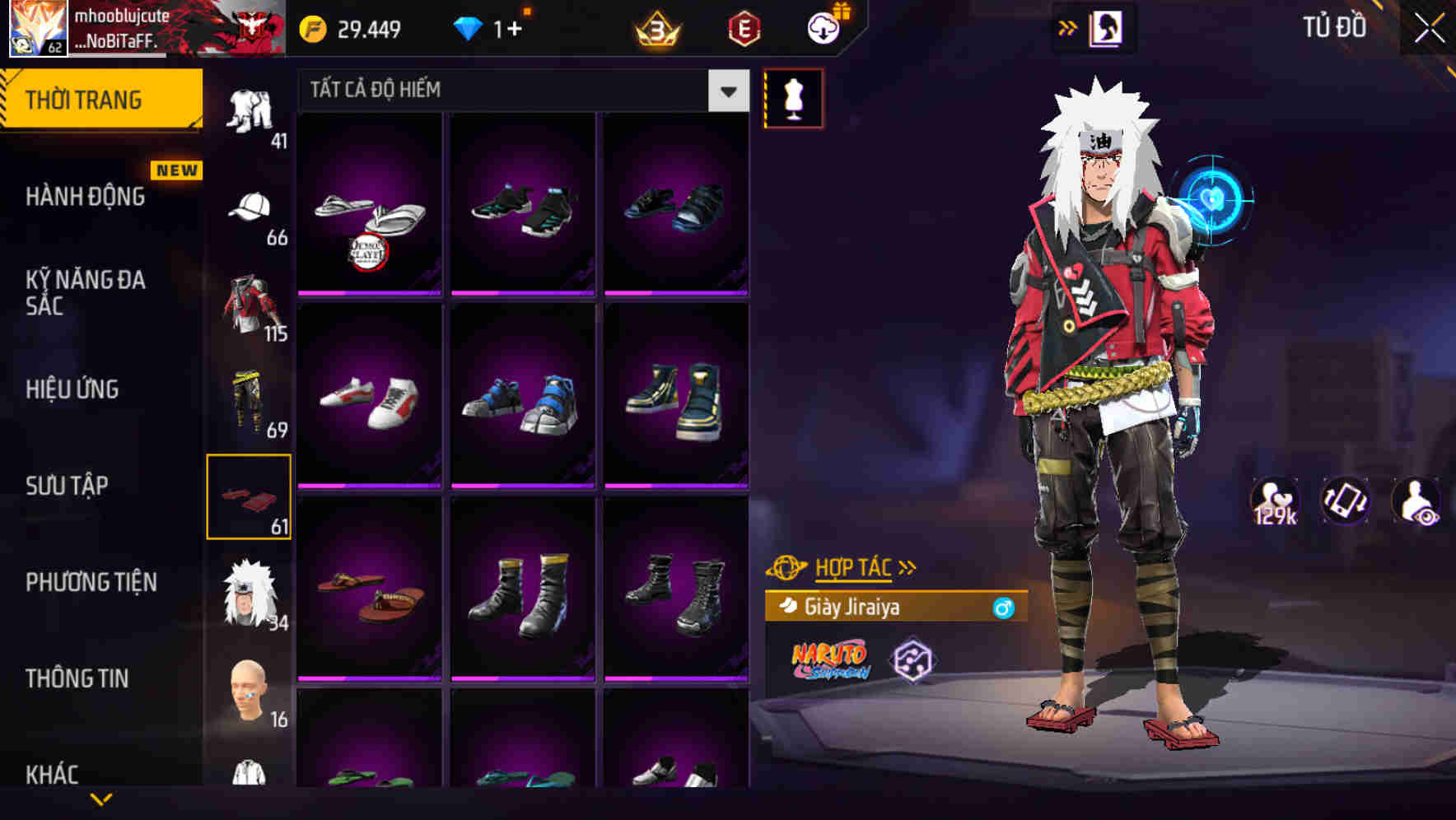Click the portrait card icon next to the chevrons
The image size is (1456, 820).
point(1108,26)
